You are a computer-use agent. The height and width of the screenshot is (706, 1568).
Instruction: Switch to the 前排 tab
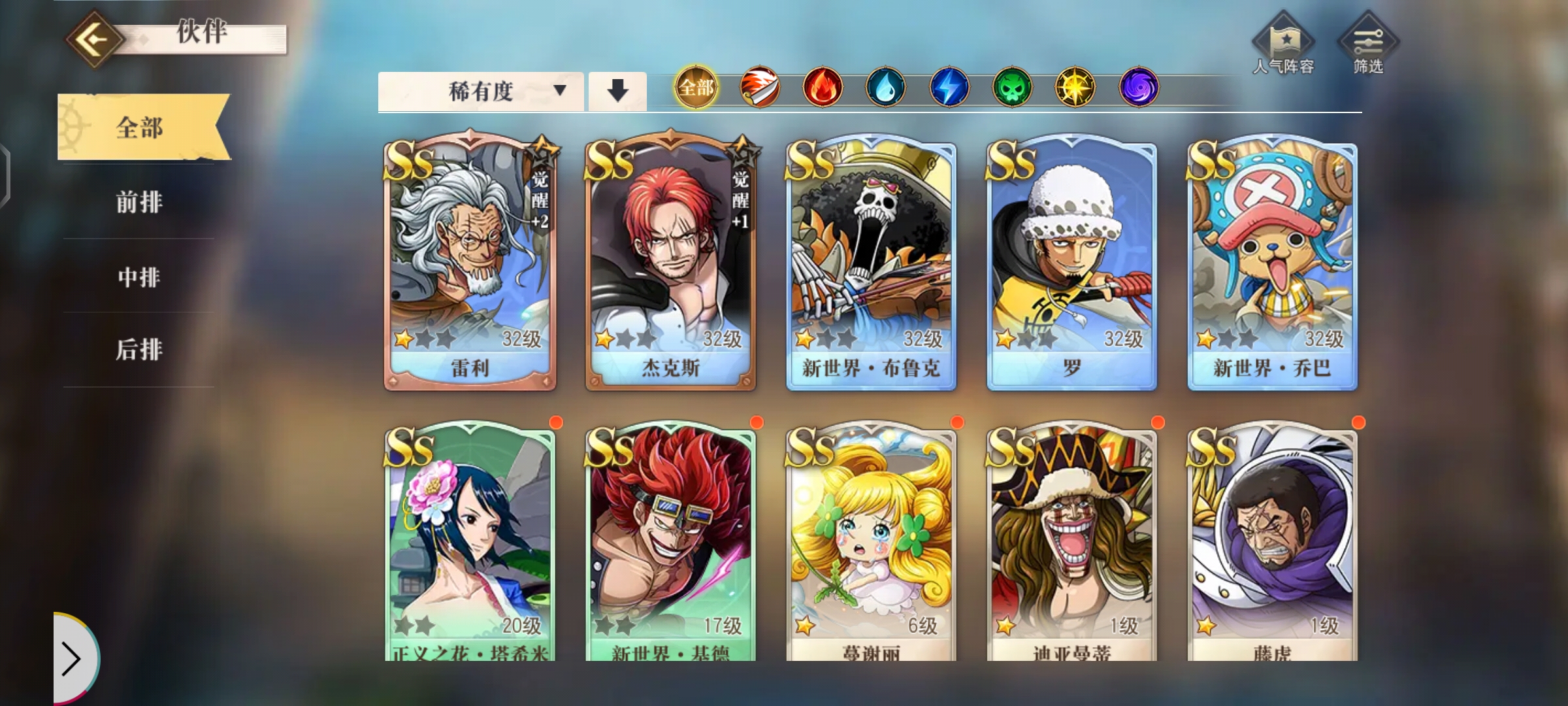(x=139, y=202)
